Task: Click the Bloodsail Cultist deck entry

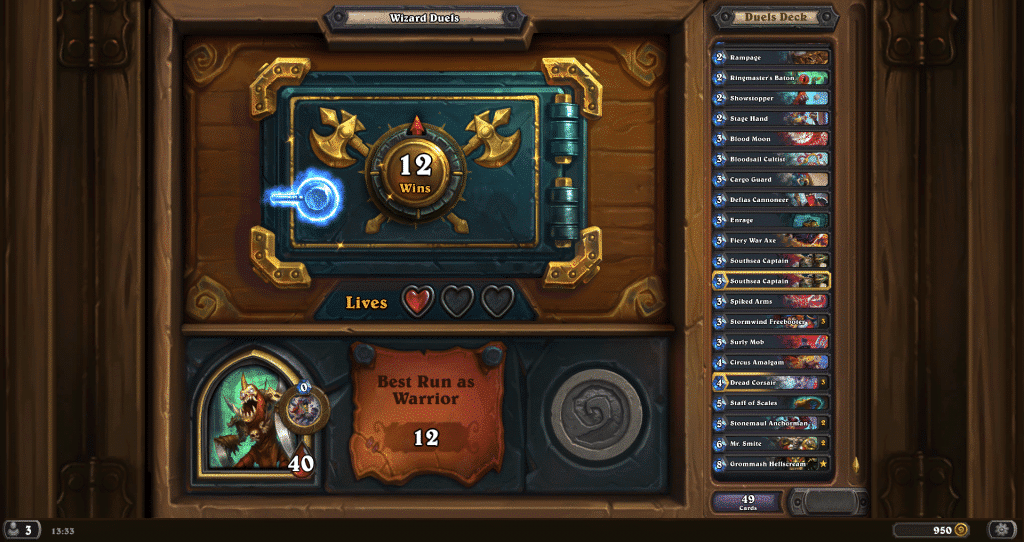Action: pos(770,159)
